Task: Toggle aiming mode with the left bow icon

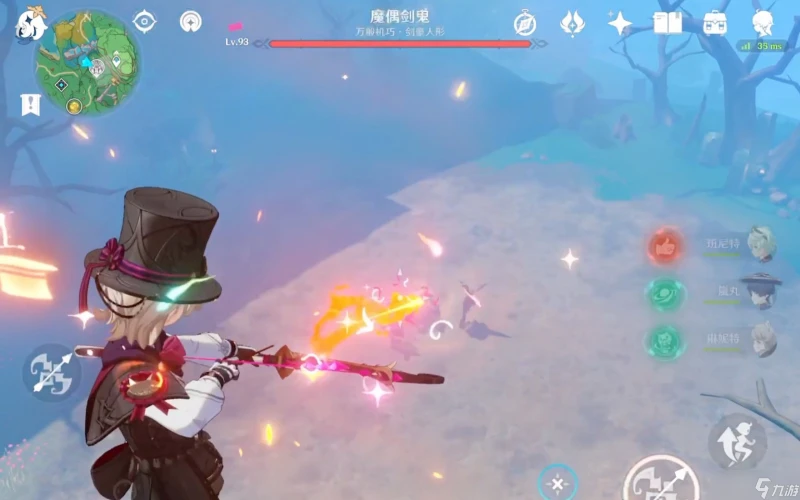Action: (x=52, y=373)
